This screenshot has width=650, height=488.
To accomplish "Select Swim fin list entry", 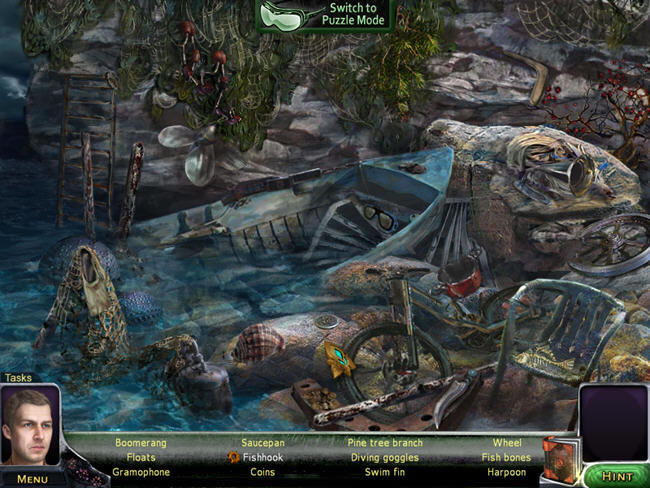I will (385, 472).
